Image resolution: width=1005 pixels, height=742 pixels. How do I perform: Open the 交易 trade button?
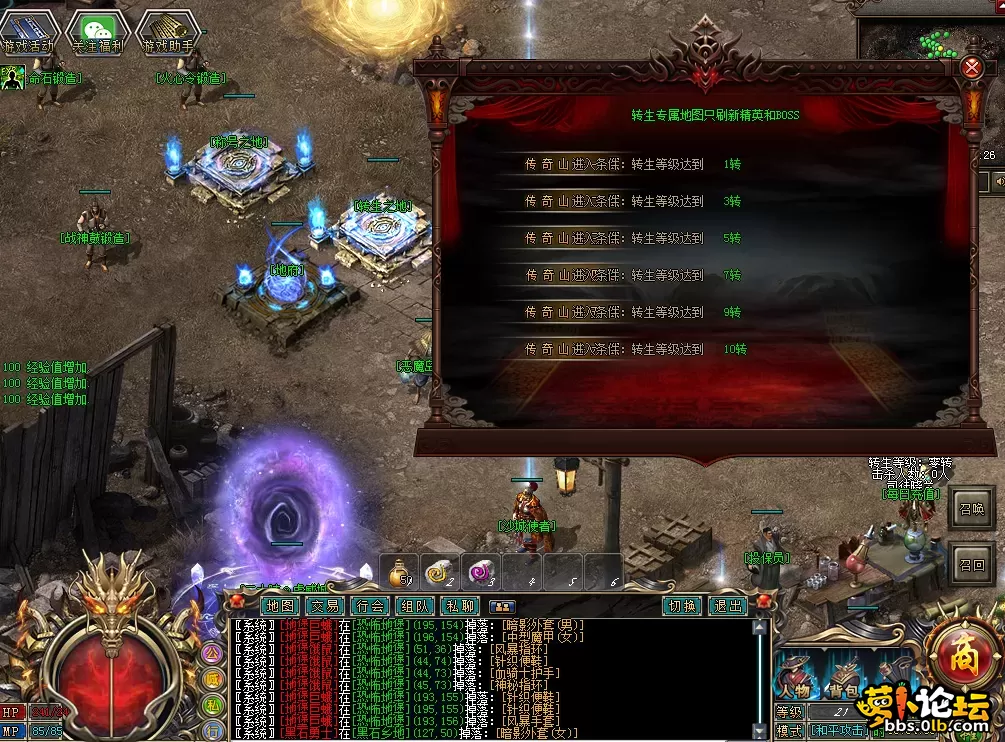325,606
